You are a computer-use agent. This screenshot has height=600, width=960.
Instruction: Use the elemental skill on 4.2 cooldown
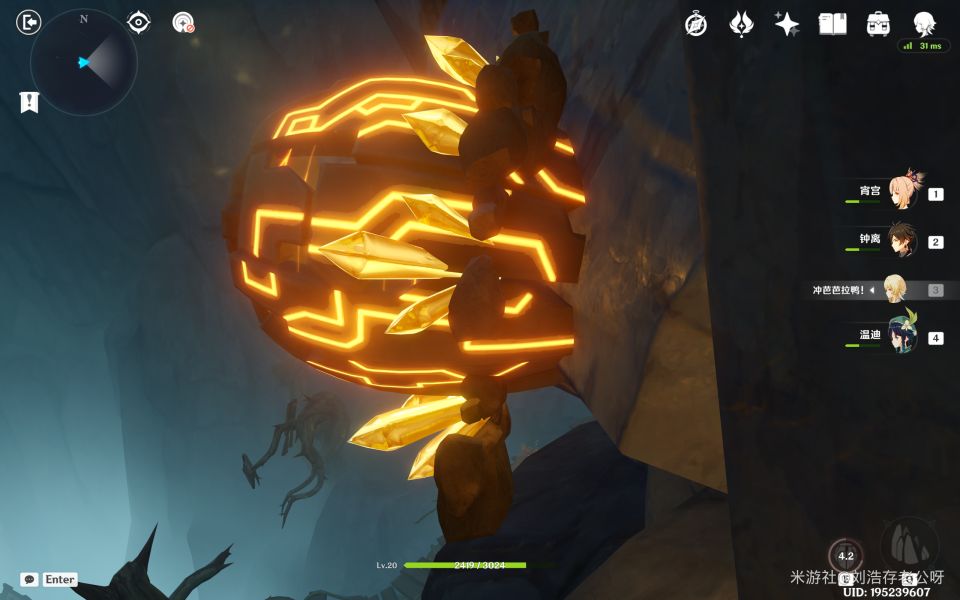[846, 557]
